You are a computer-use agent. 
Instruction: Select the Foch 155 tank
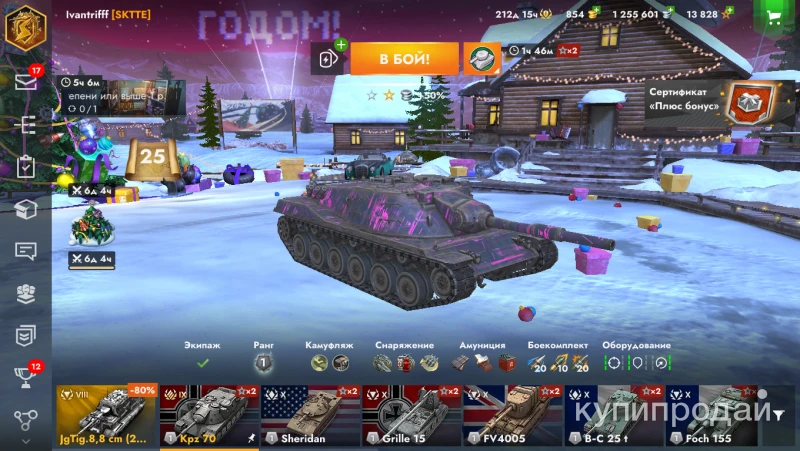[x=715, y=415]
